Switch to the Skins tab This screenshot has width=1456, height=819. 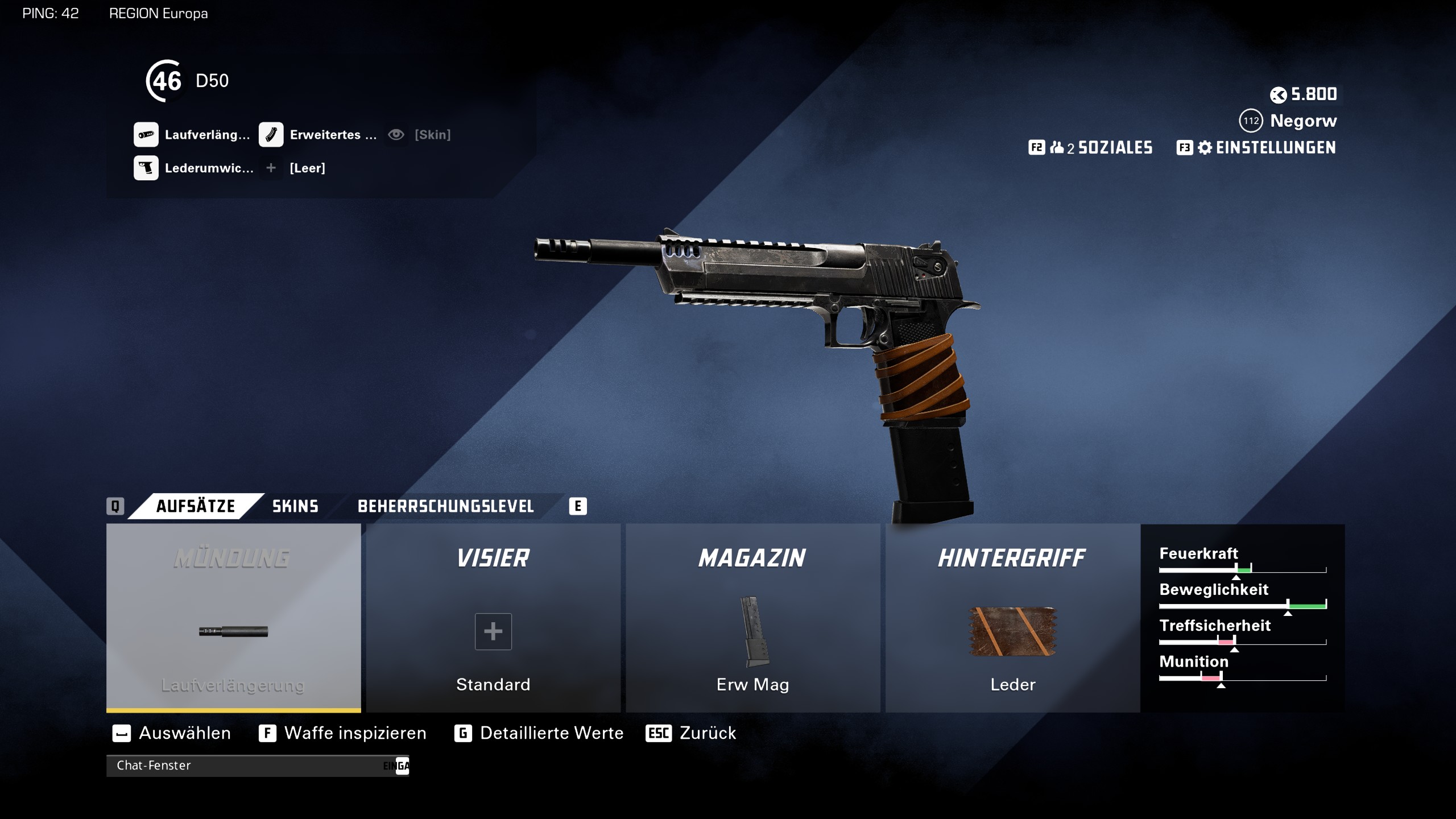295,506
